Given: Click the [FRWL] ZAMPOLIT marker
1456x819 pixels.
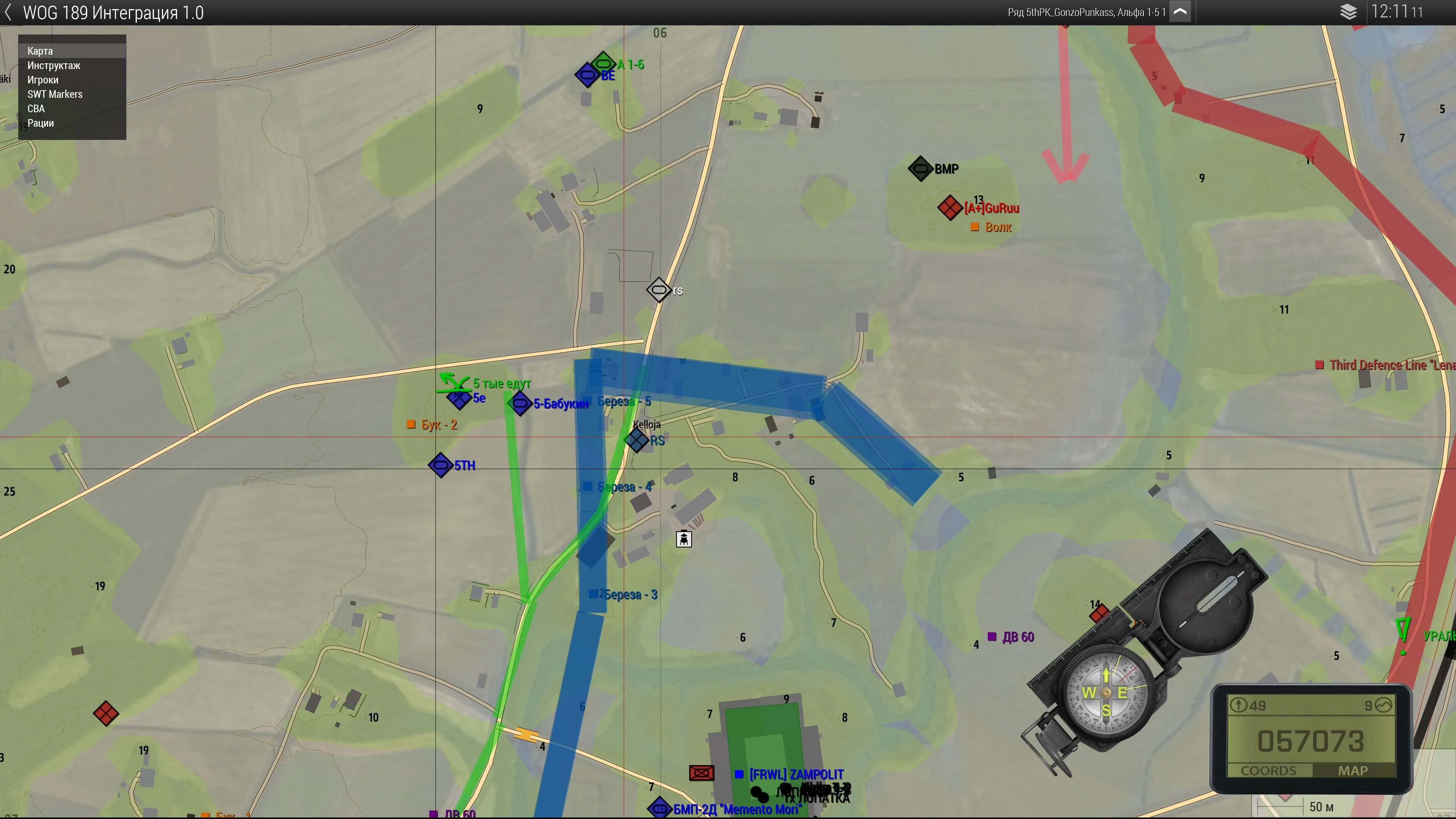Looking at the screenshot, I should coord(739,774).
